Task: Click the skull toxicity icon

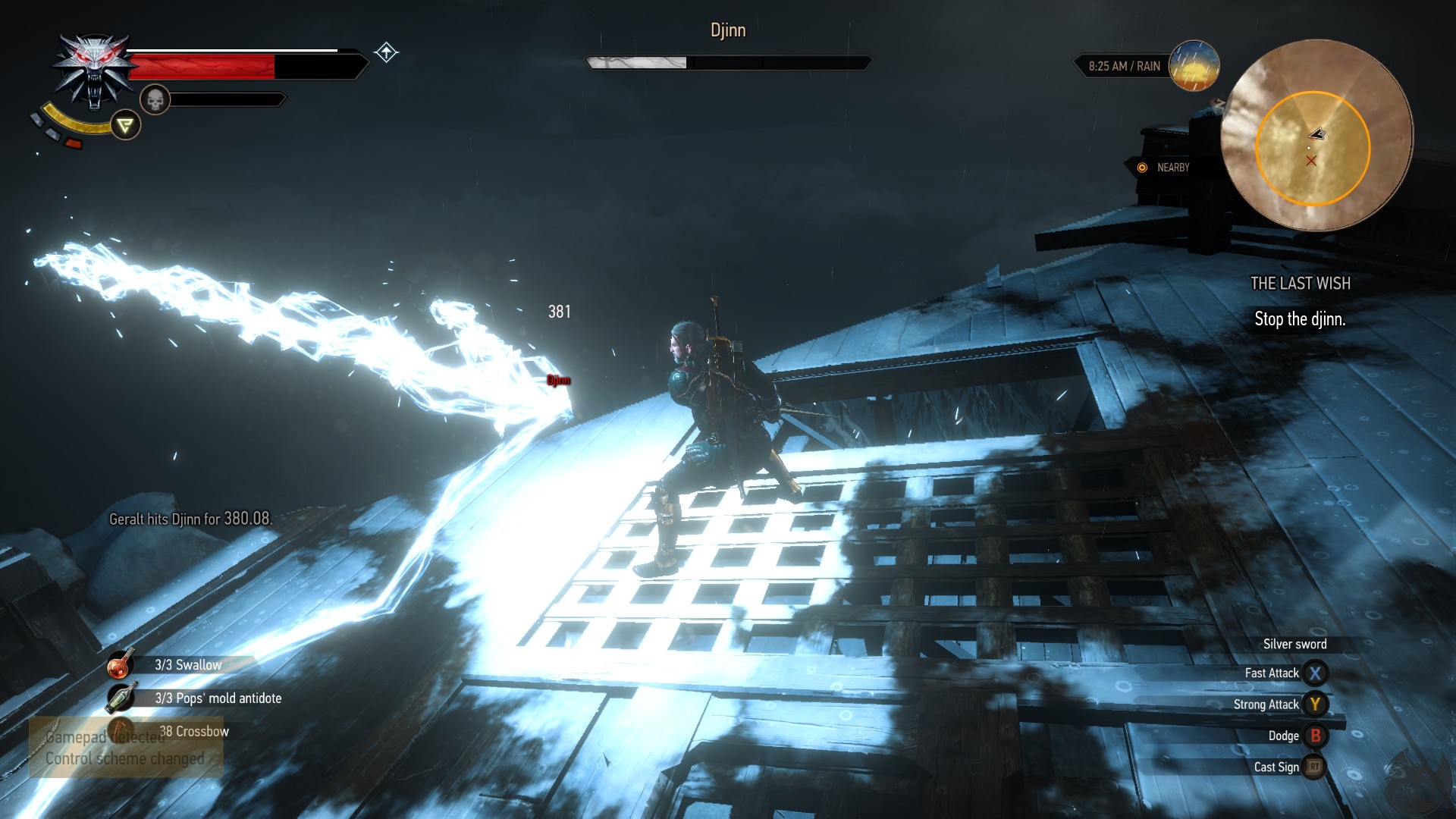Action: point(155,99)
